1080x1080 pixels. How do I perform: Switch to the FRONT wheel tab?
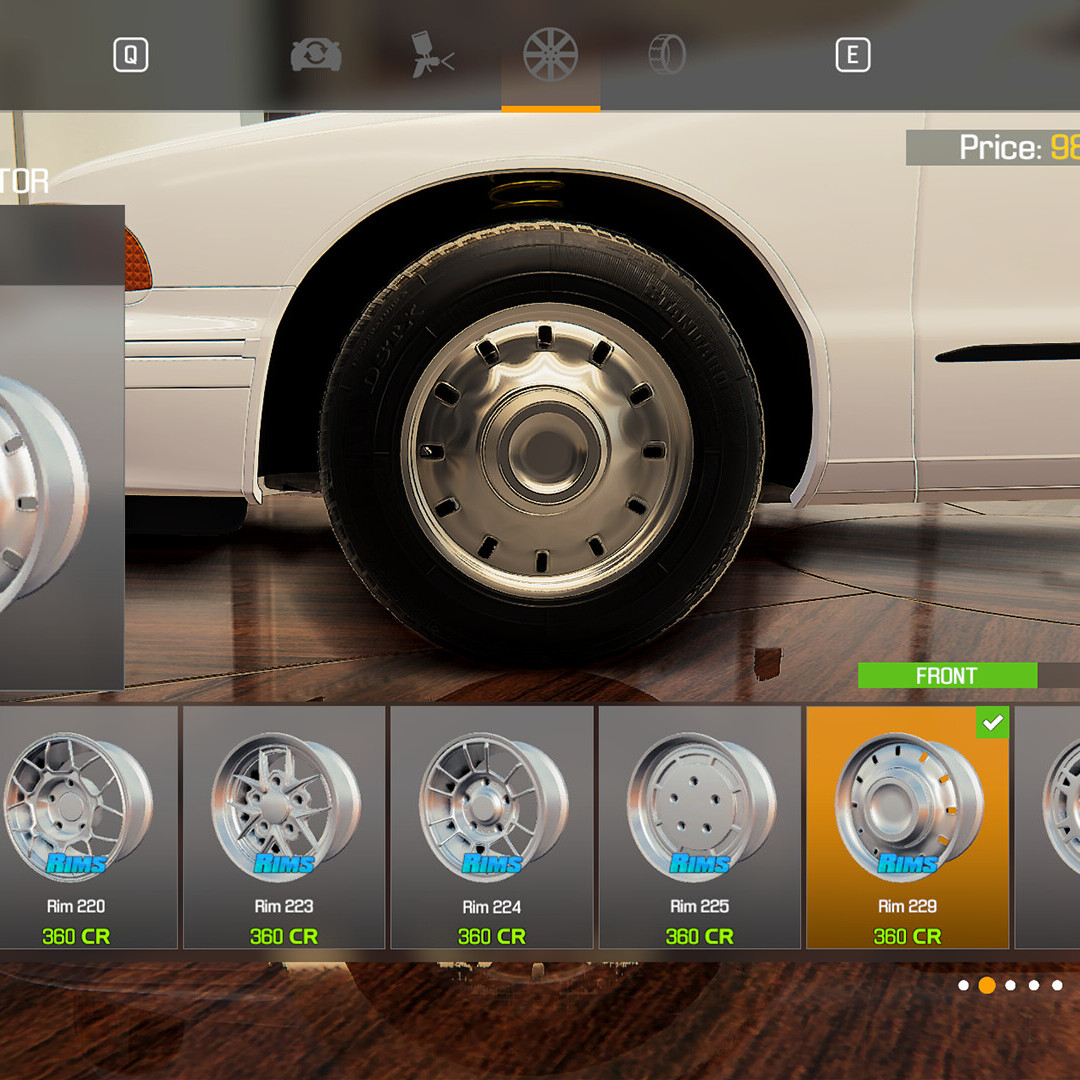tap(946, 676)
